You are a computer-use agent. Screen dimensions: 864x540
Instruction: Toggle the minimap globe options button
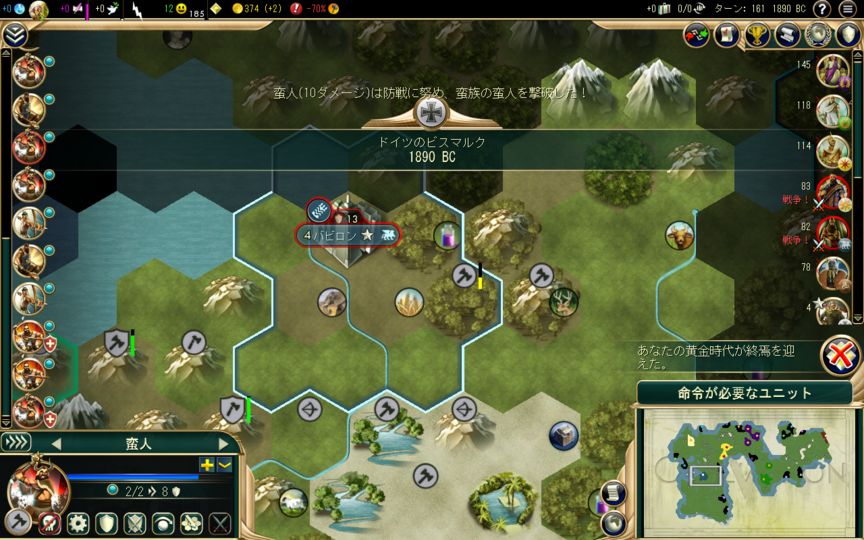tap(612, 521)
